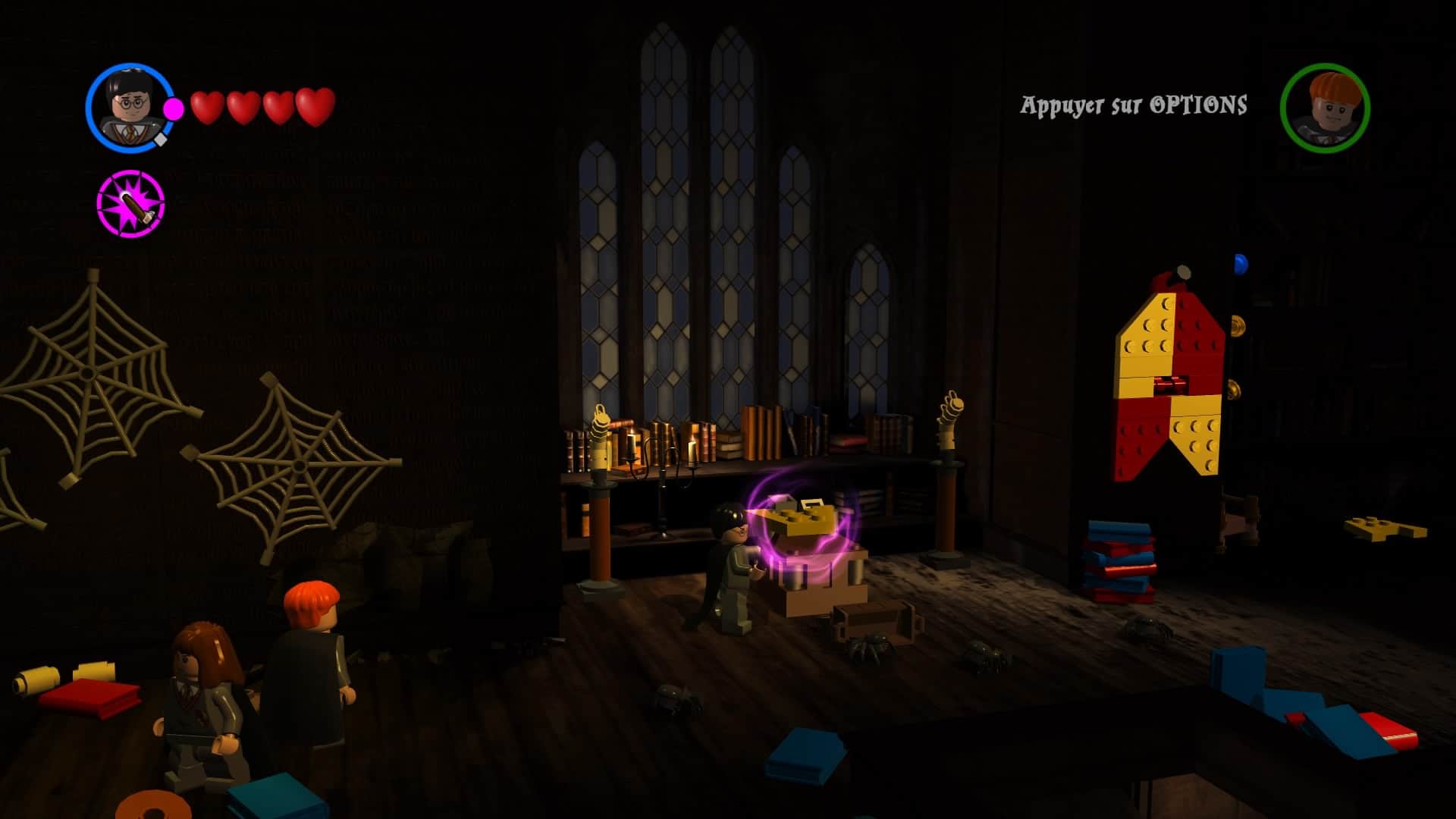The height and width of the screenshot is (819, 1456).
Task: Click the pink wand spell icon
Action: click(x=131, y=203)
